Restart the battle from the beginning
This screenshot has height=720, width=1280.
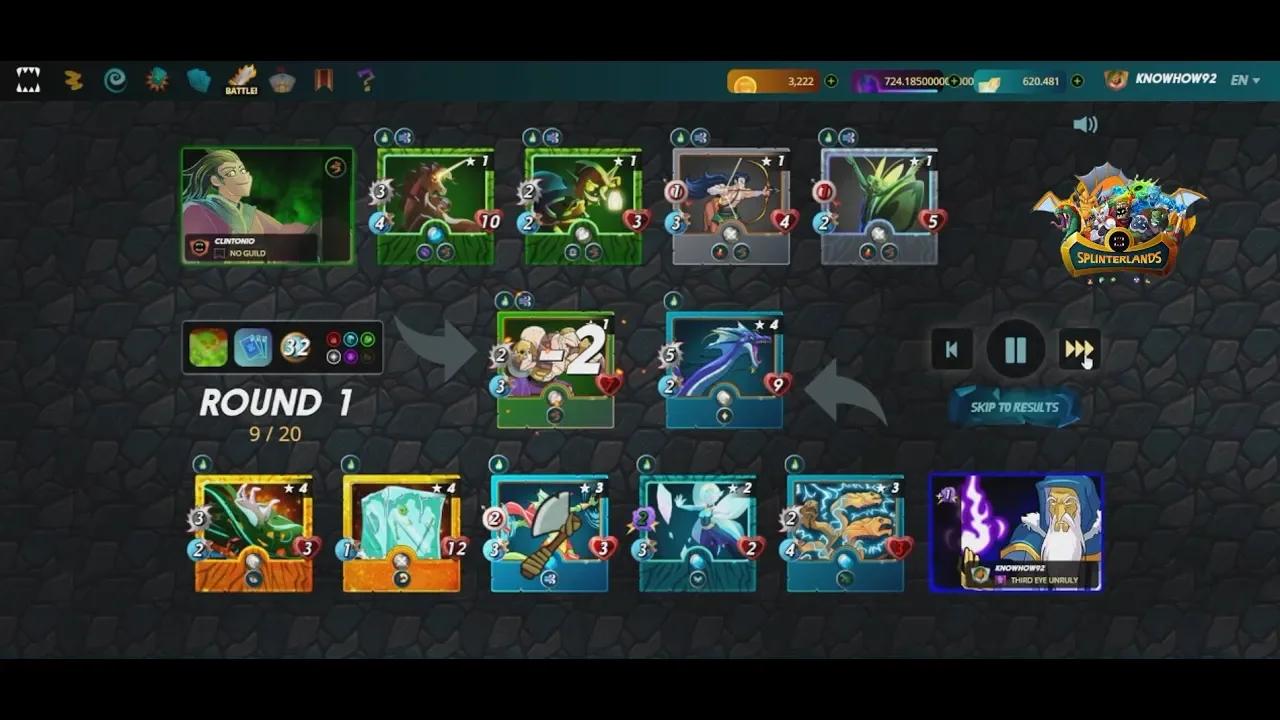click(951, 350)
